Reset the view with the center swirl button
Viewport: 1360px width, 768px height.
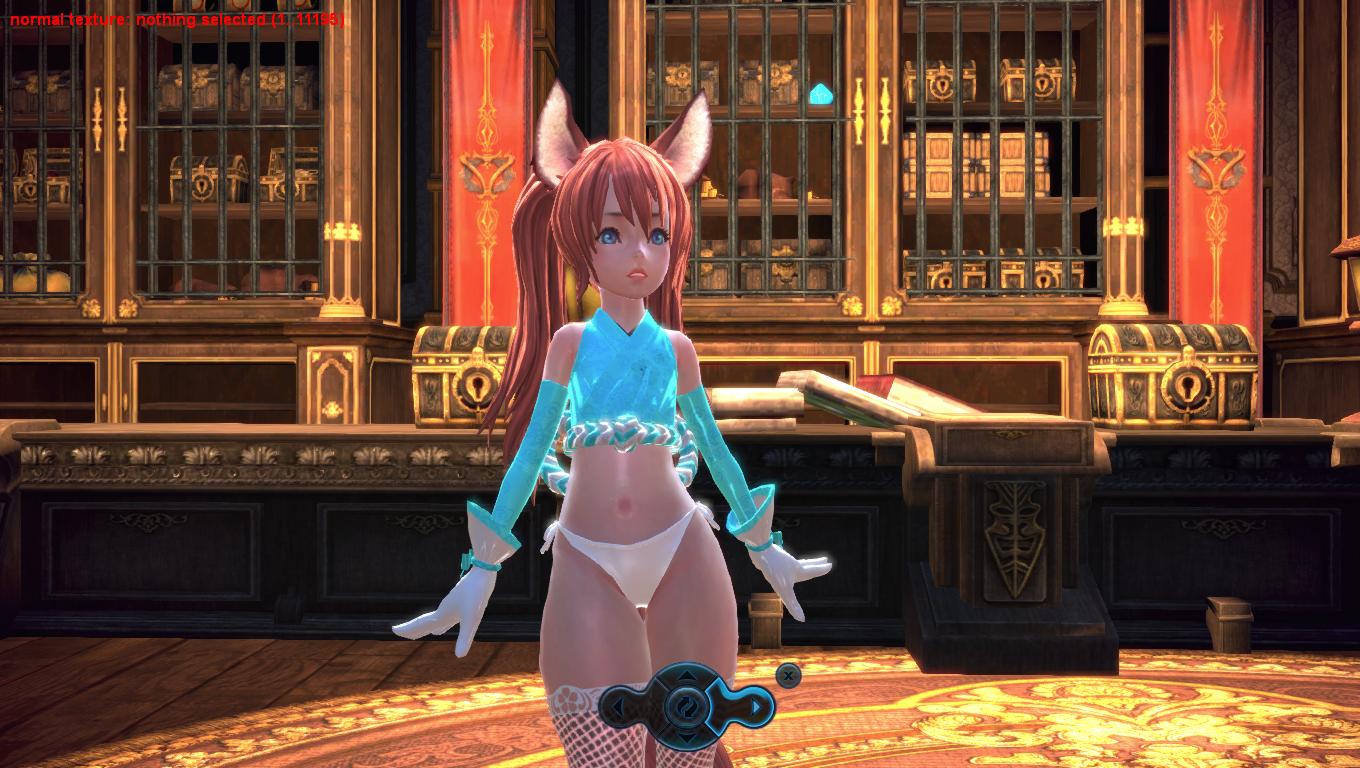point(688,708)
